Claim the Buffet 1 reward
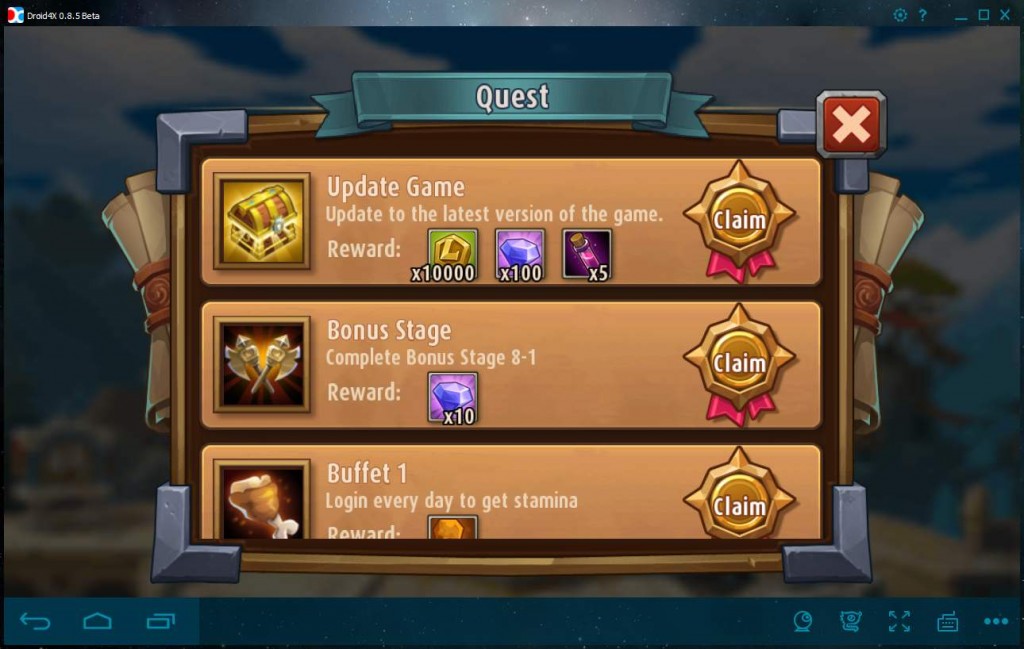The width and height of the screenshot is (1024, 649). click(739, 505)
